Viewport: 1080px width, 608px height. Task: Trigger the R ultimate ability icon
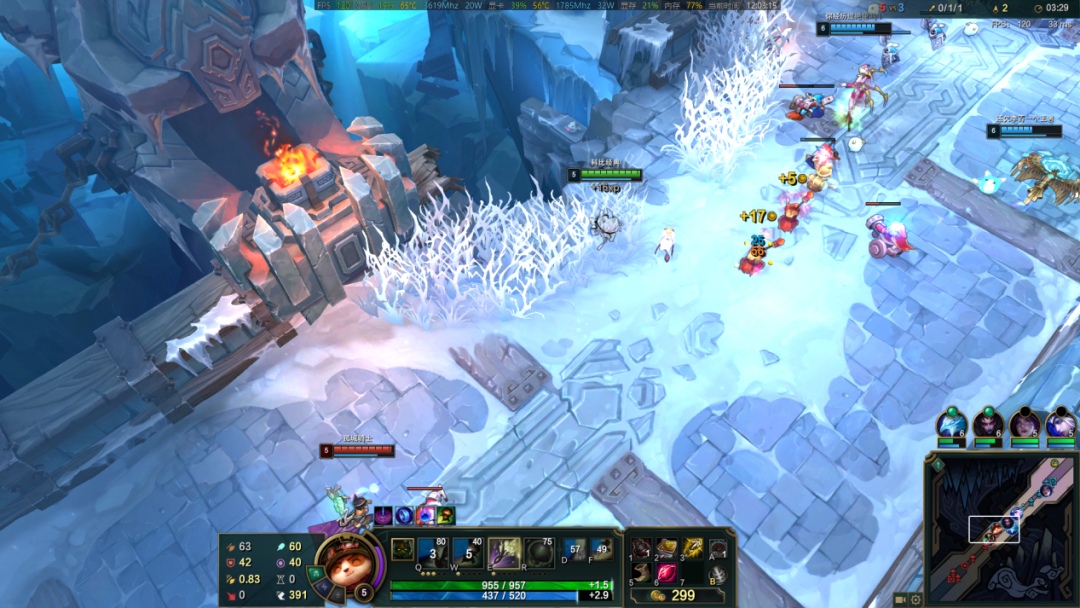[539, 552]
